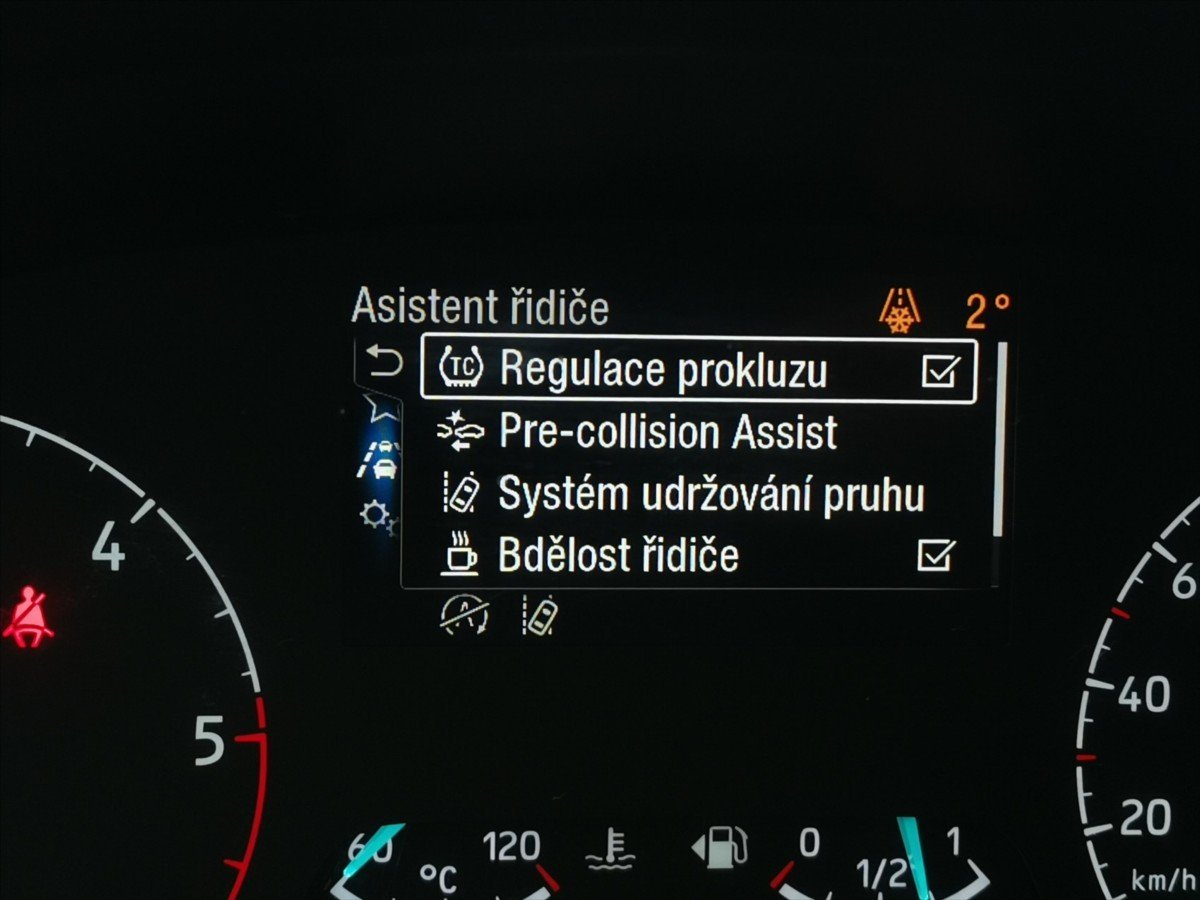This screenshot has width=1200, height=900.
Task: Select the Bdělost řidiče menu entry
Action: coord(617,556)
